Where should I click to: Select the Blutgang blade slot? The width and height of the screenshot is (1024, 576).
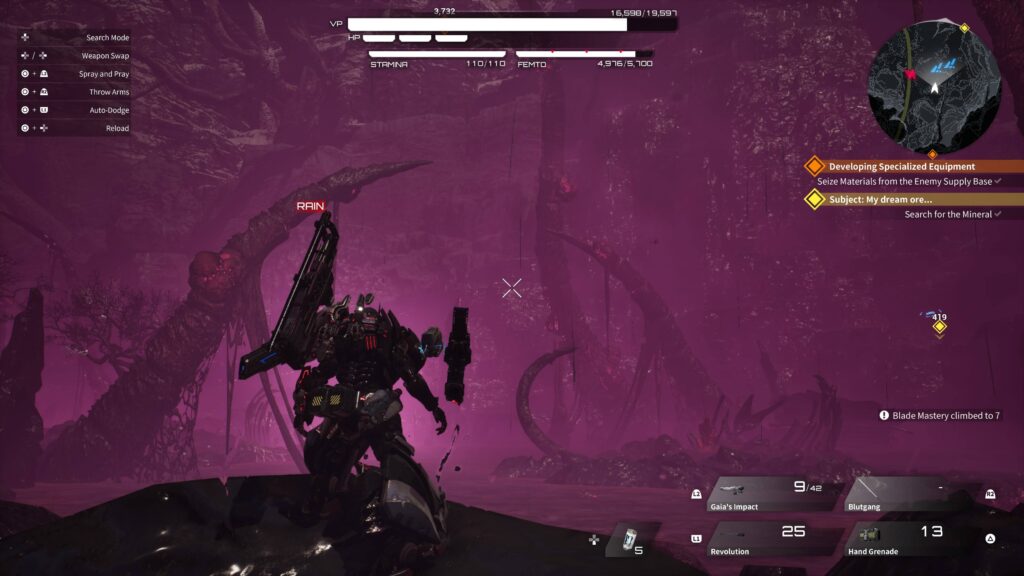(910, 494)
